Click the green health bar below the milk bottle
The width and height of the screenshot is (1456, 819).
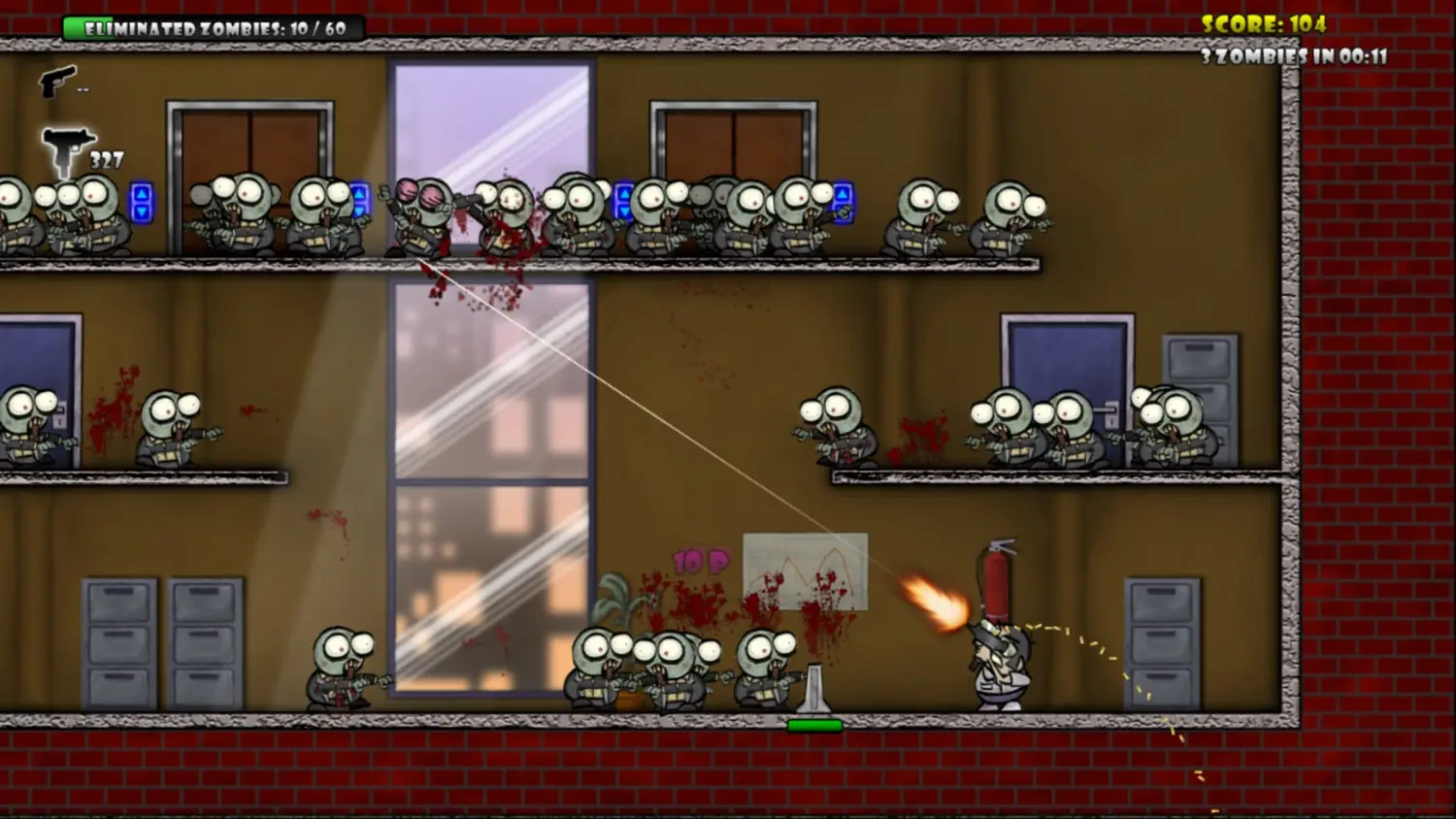813,722
